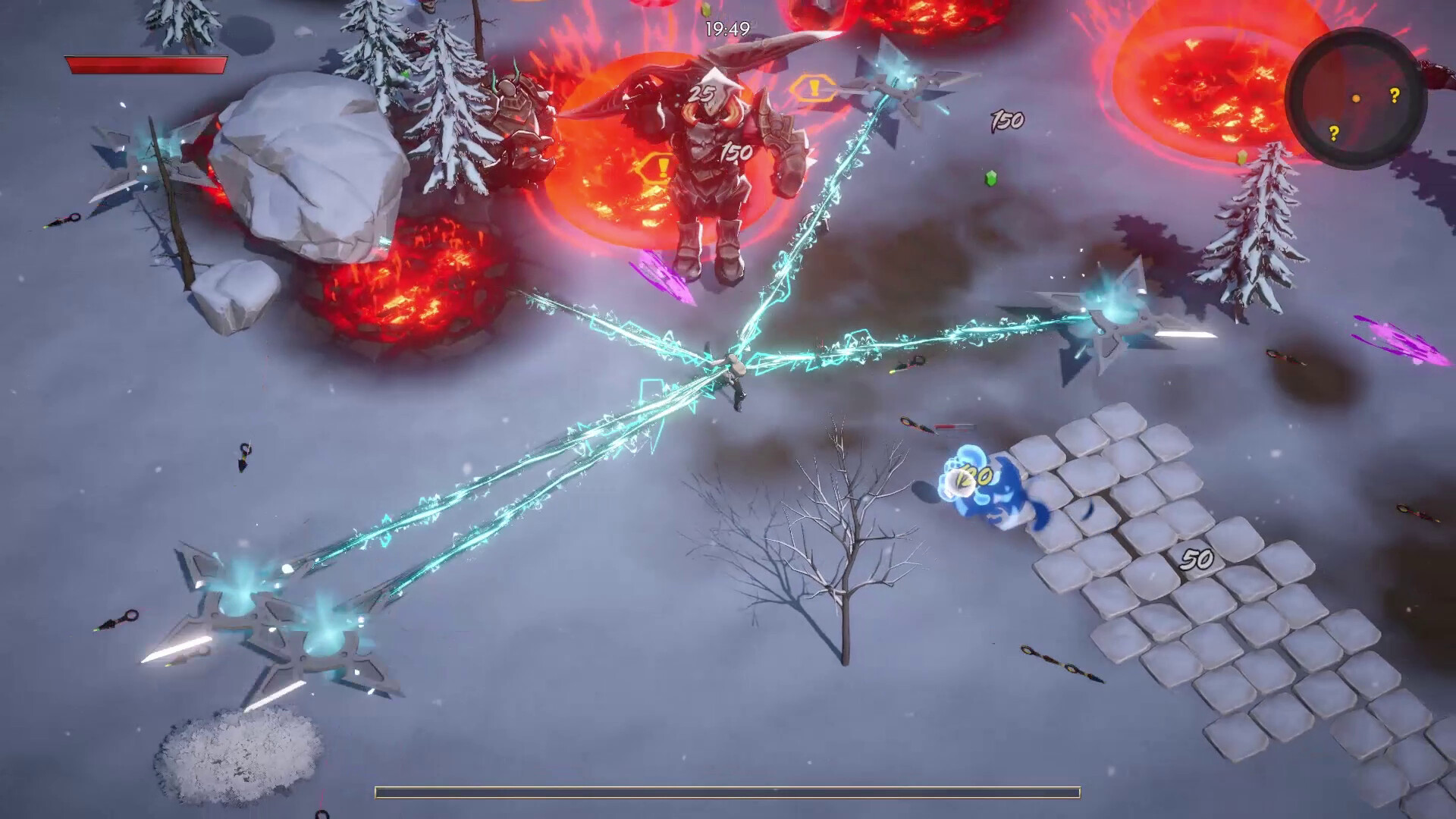Pick up the green gem near the 150 damage number

click(991, 177)
